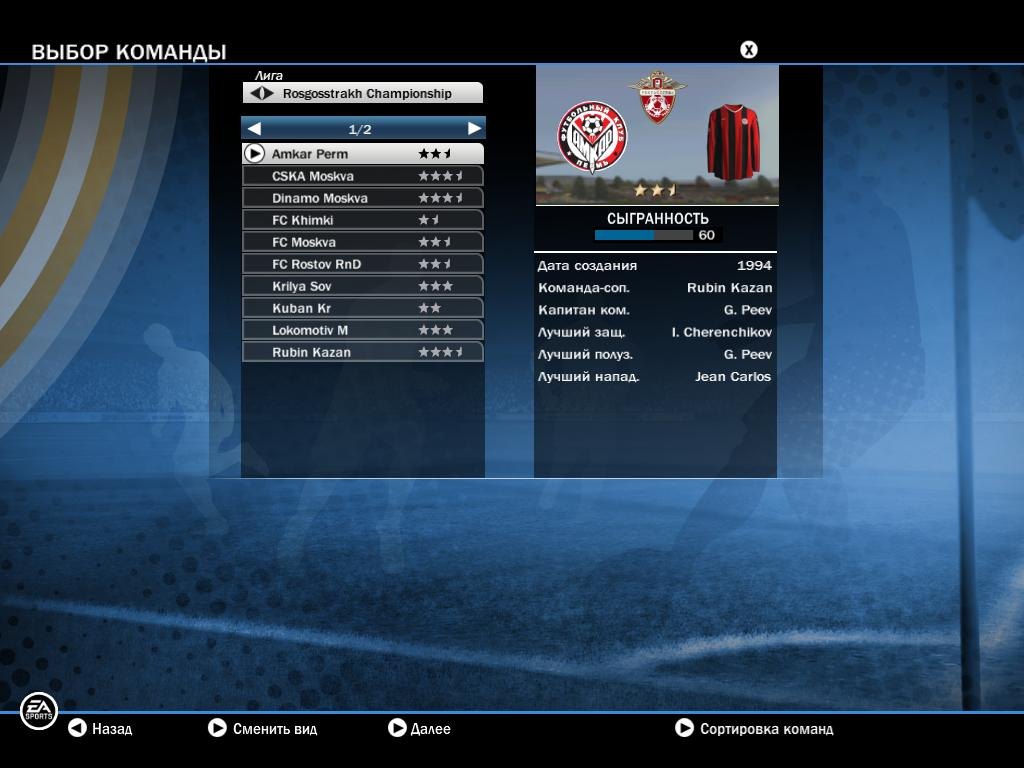Go back with Назад button
This screenshot has height=768, width=1024.
[x=100, y=729]
